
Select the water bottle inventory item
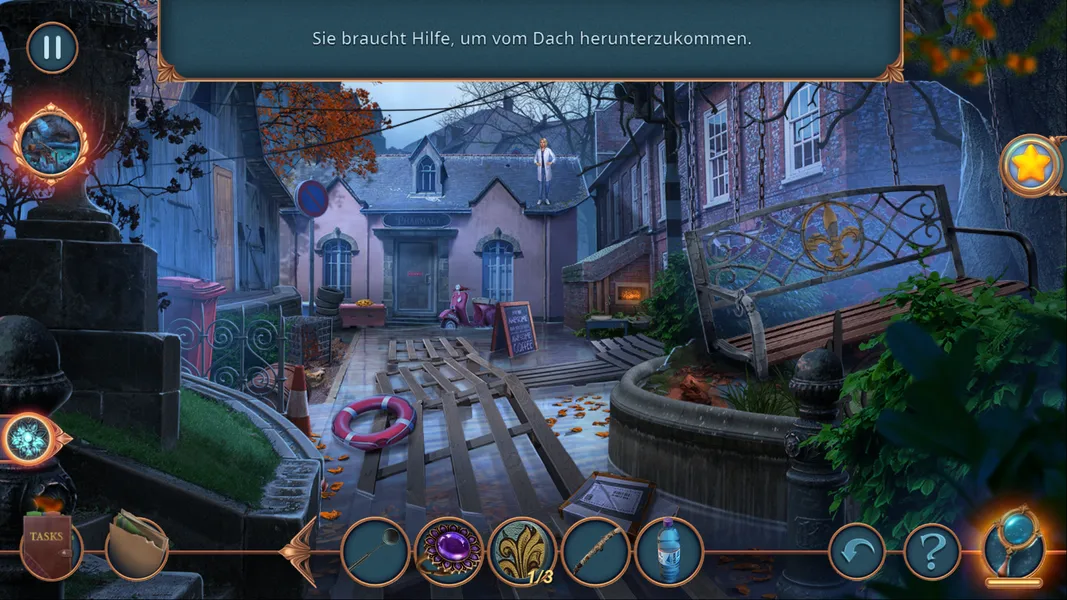coord(668,551)
